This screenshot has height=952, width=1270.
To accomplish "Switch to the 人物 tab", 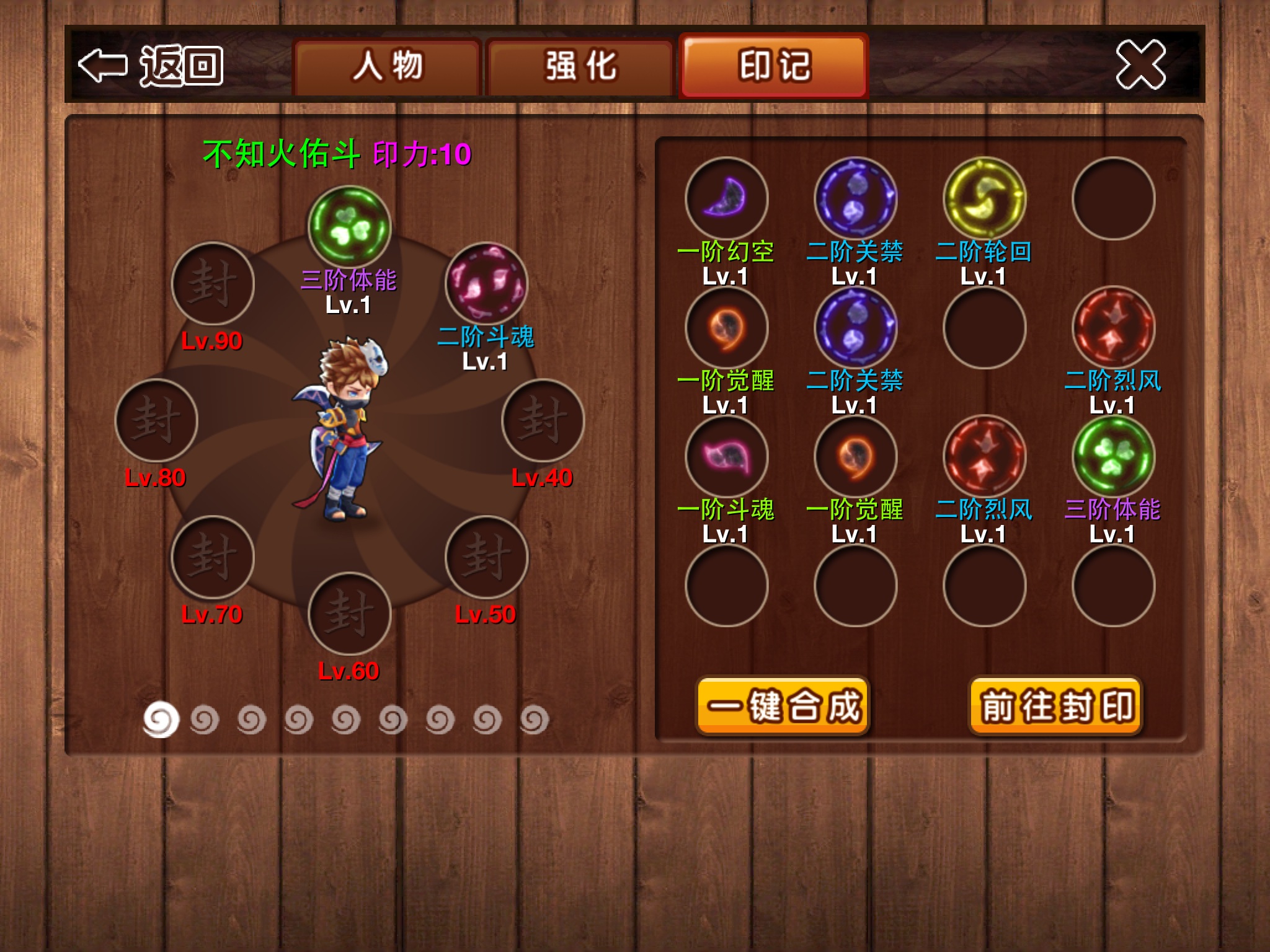I will (x=388, y=66).
